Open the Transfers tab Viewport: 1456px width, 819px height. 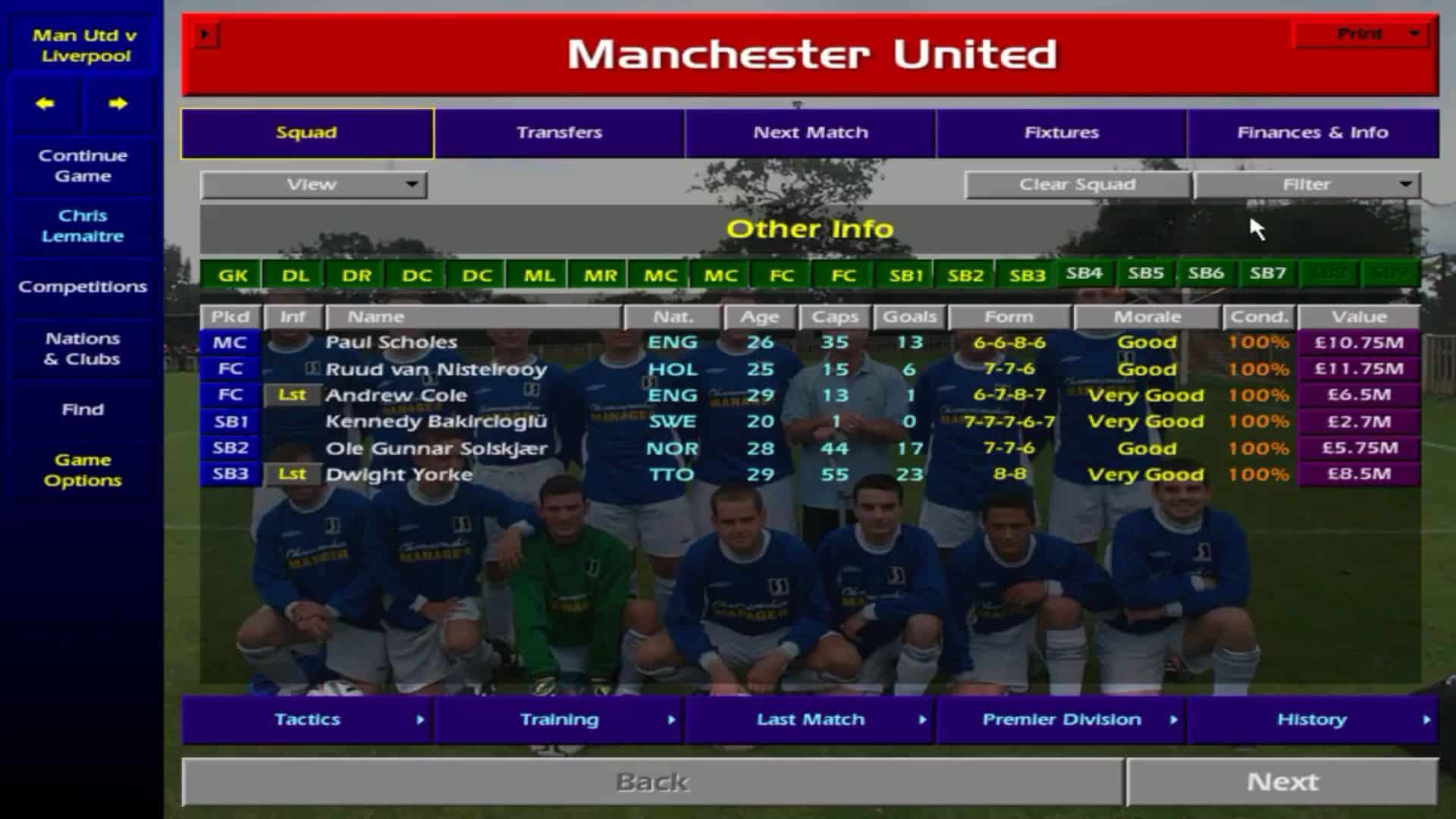coord(559,133)
